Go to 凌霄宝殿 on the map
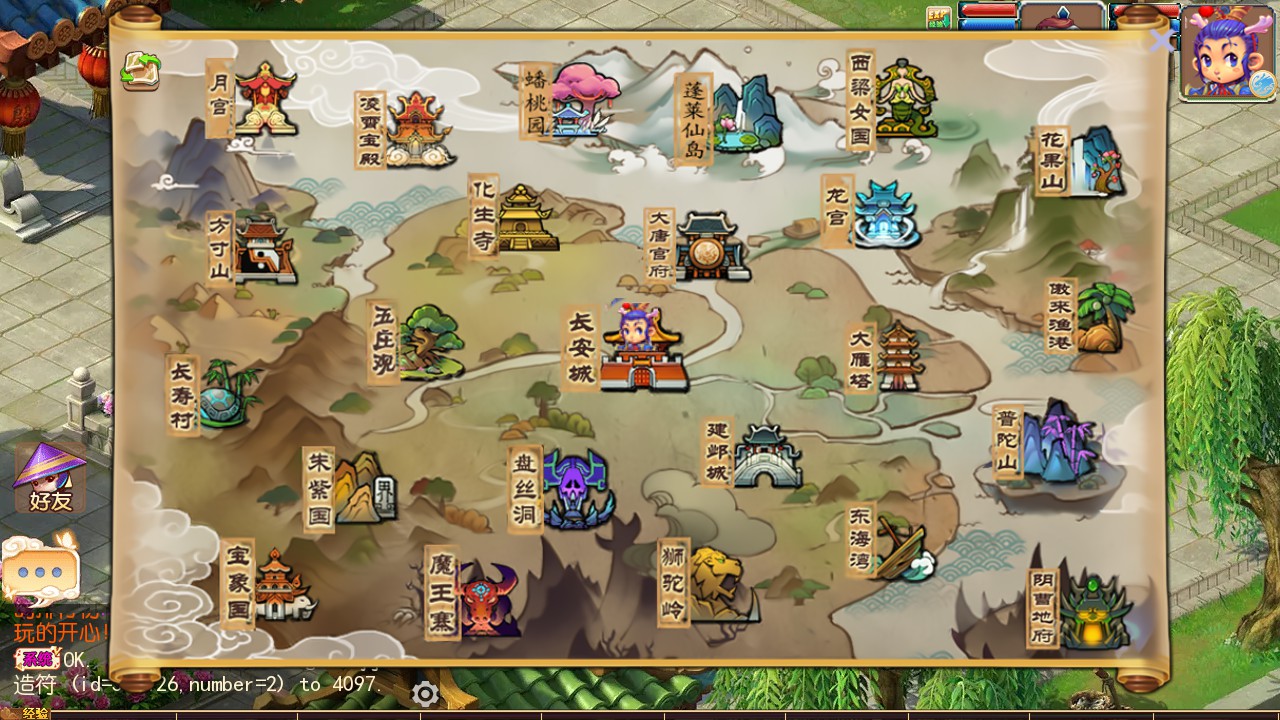Viewport: 1280px width, 720px height. point(417,130)
